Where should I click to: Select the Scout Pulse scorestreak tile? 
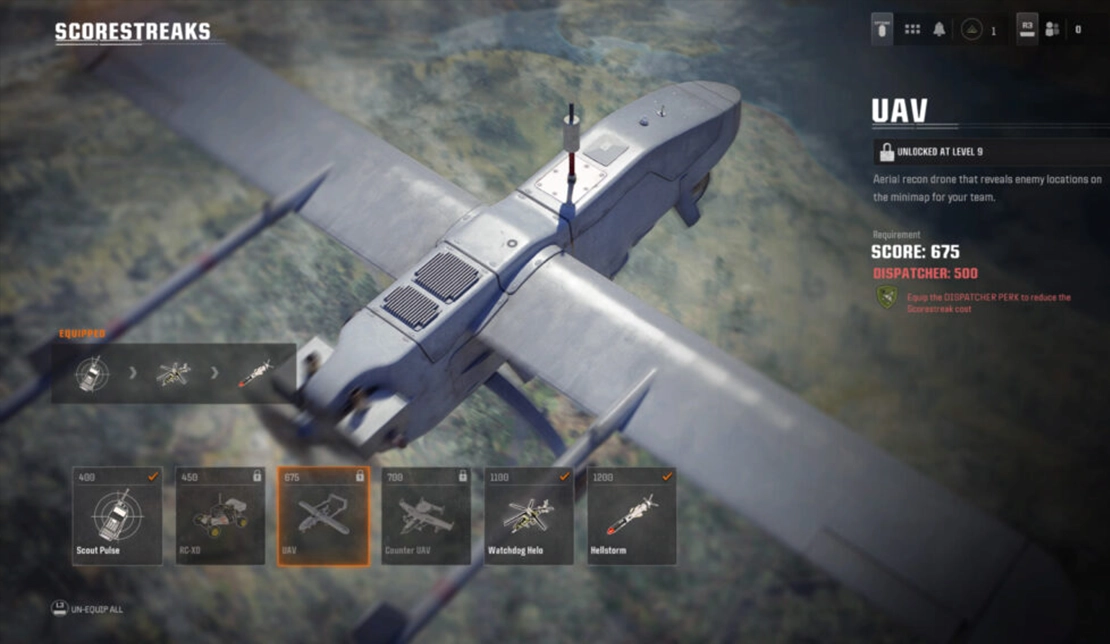117,515
